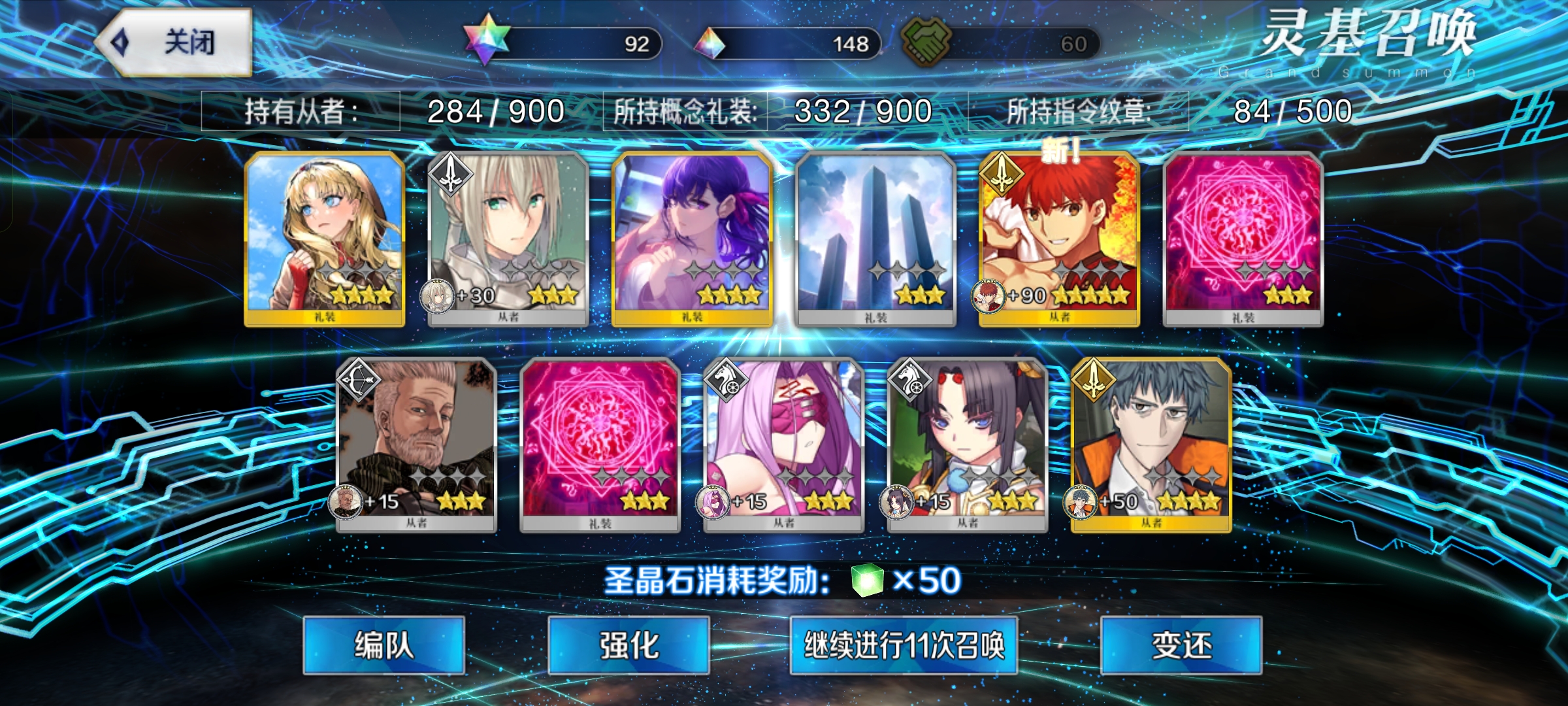This screenshot has height=706, width=1568.
Task: Select the skyscraper towers craft essence card
Action: click(875, 239)
